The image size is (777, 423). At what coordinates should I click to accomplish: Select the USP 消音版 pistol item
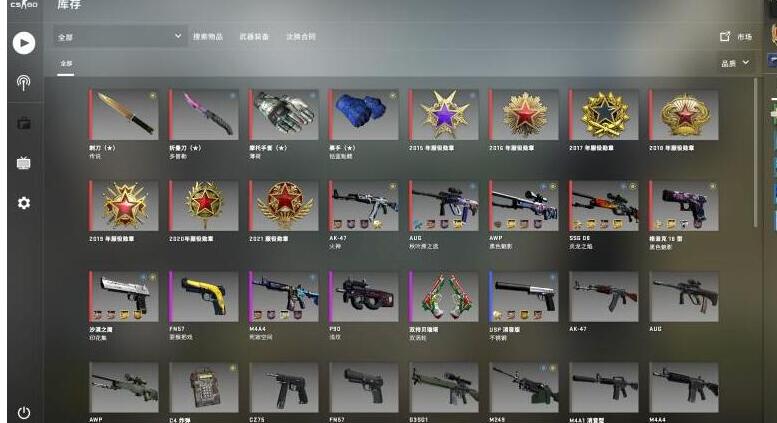(523, 296)
